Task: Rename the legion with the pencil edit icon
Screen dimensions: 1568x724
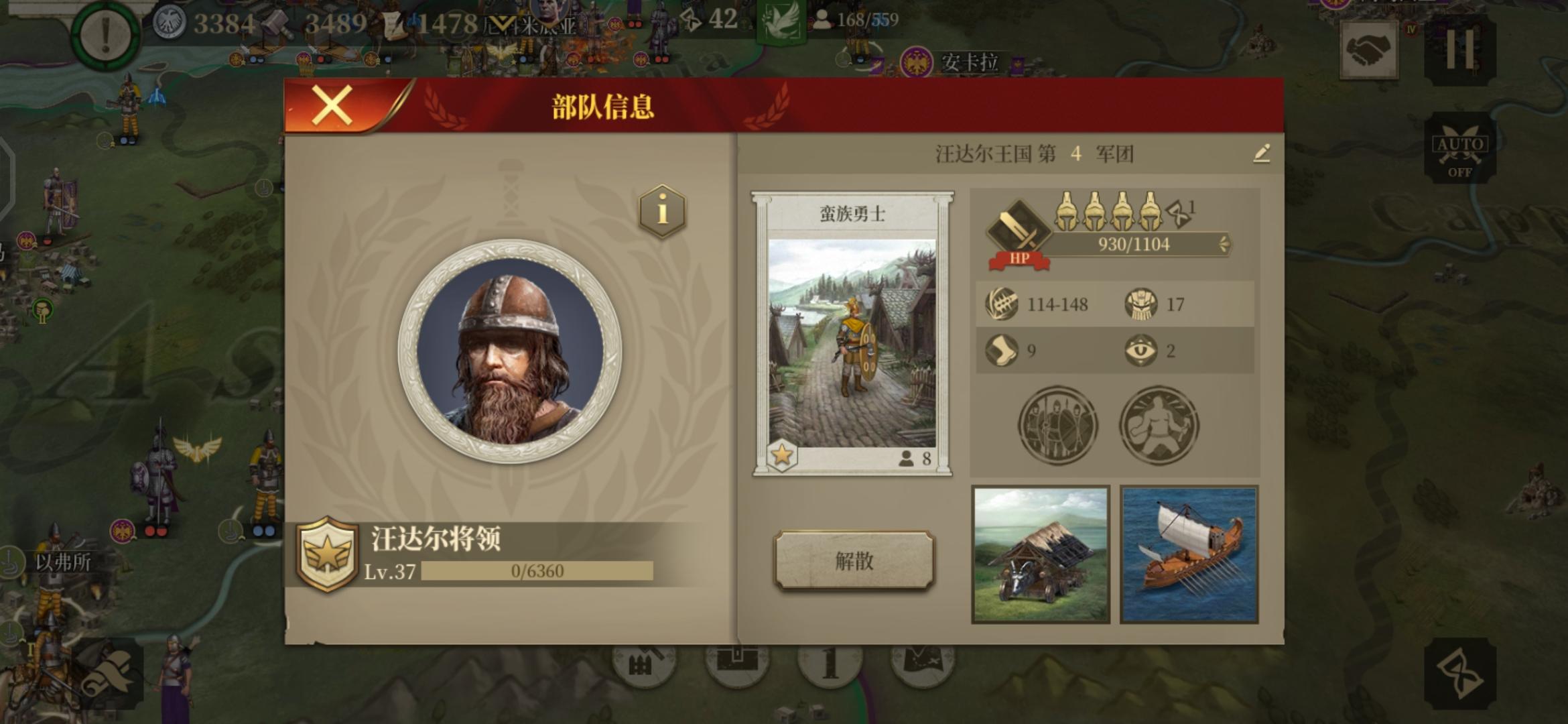Action: tap(1262, 153)
